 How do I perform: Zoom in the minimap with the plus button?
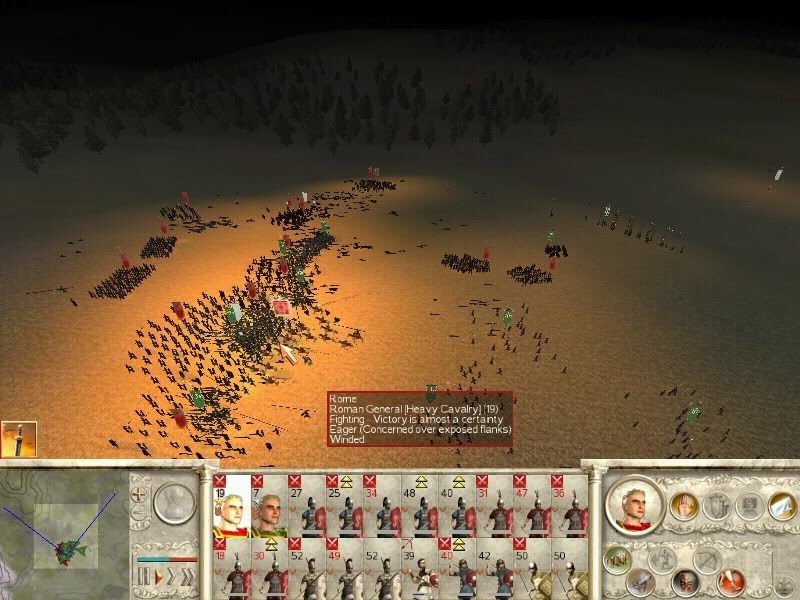[139, 495]
